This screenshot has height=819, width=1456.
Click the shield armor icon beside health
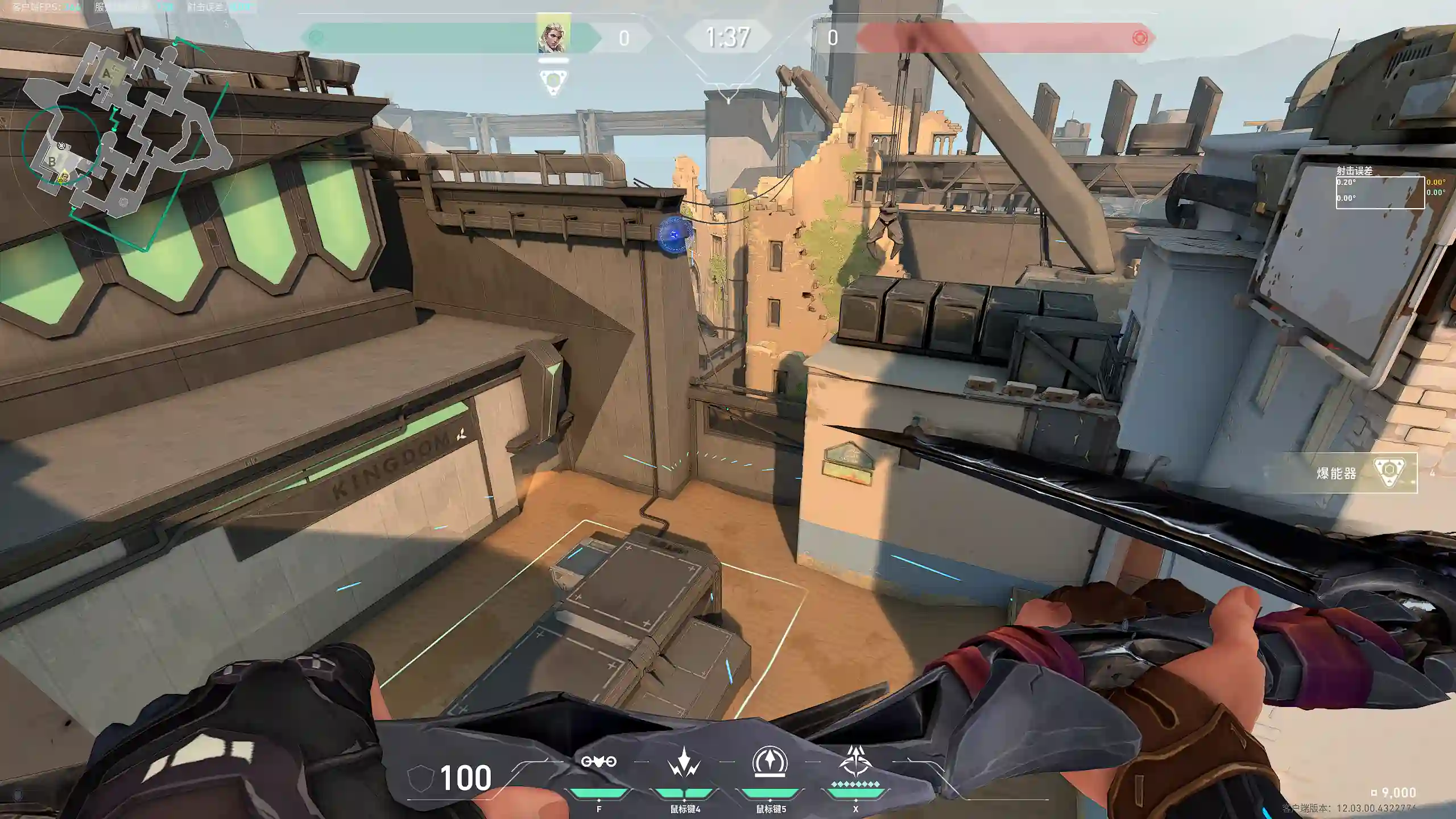(x=420, y=778)
